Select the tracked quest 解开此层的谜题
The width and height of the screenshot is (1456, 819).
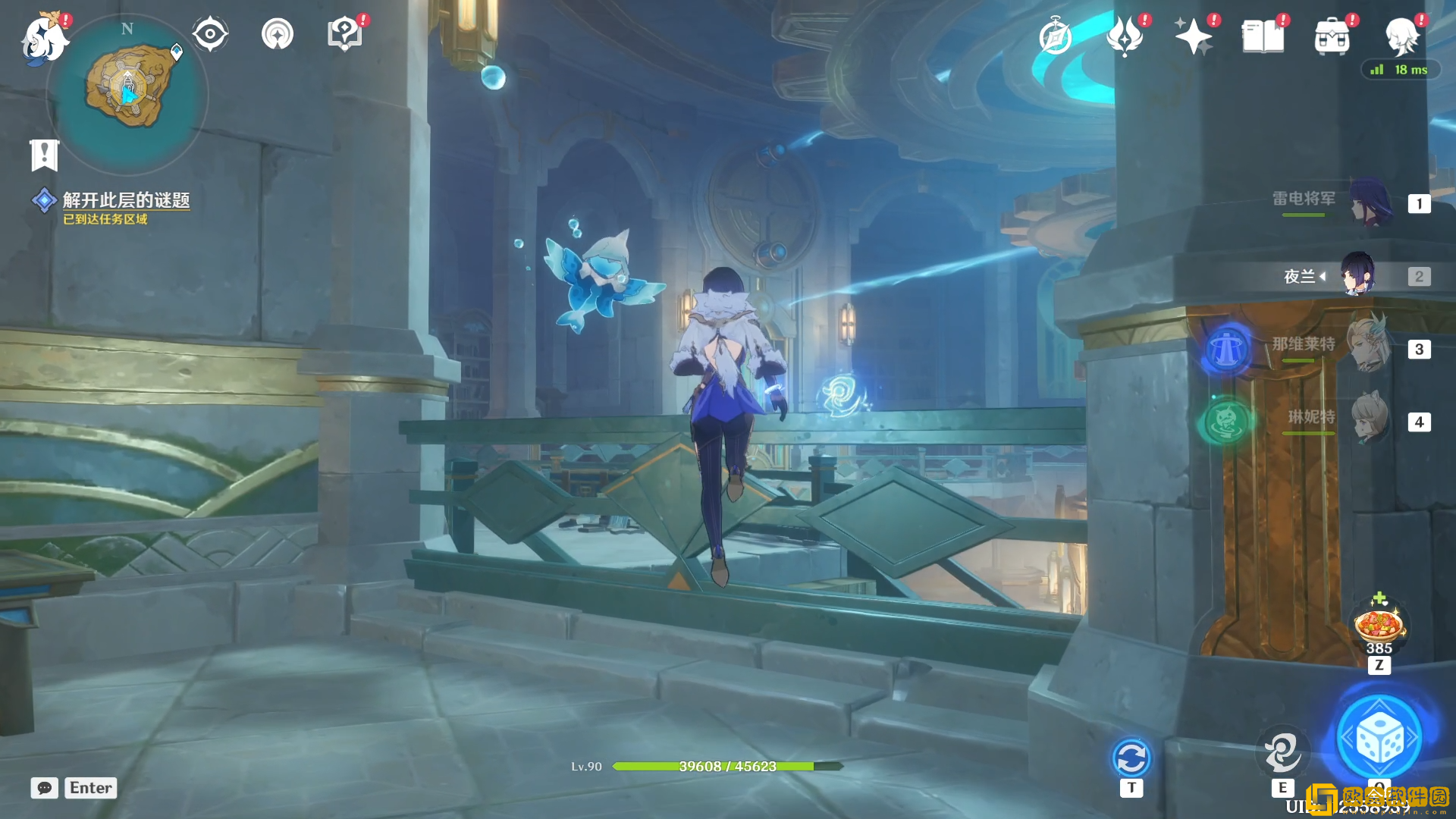pos(125,200)
